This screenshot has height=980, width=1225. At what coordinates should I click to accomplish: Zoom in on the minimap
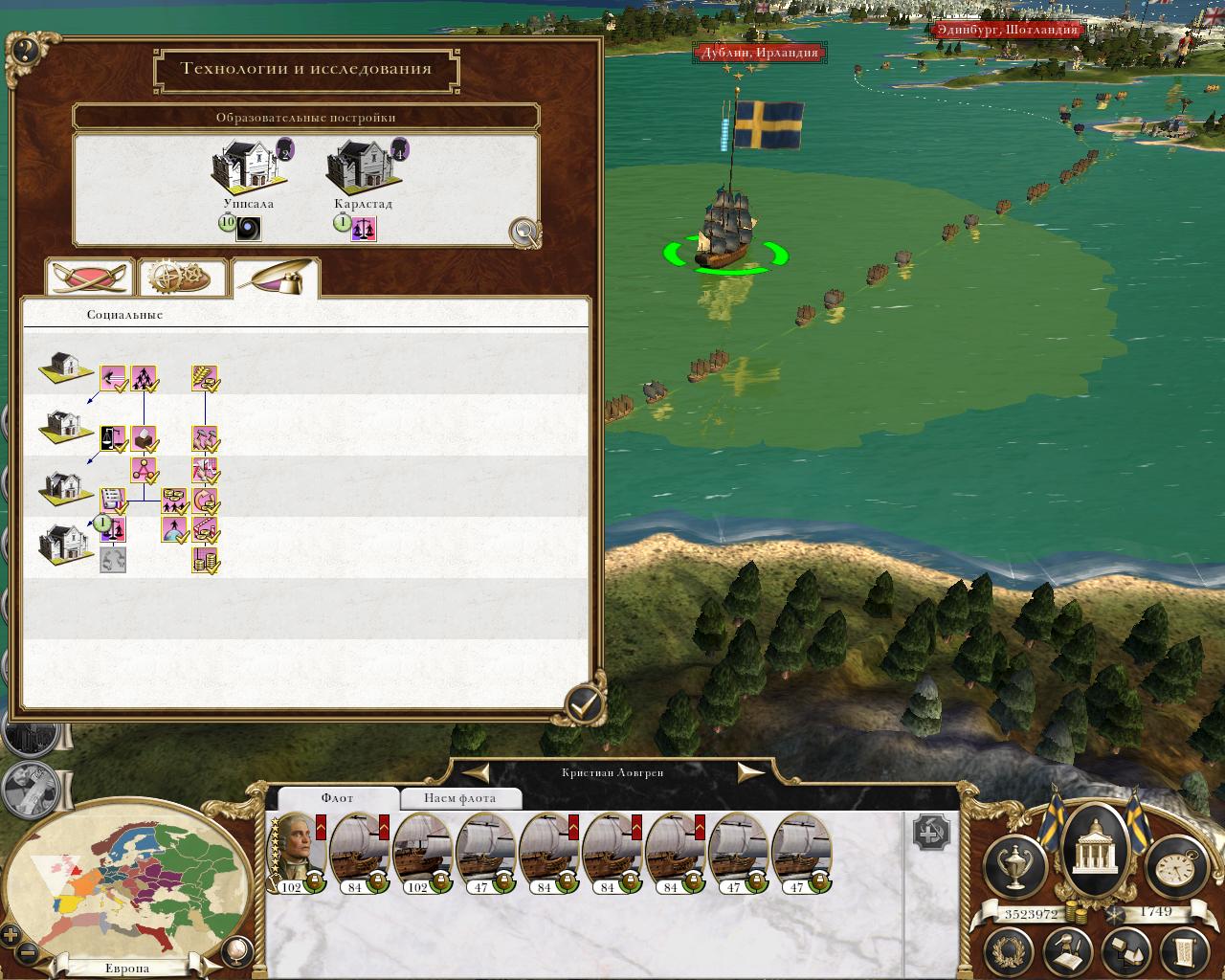click(11, 935)
